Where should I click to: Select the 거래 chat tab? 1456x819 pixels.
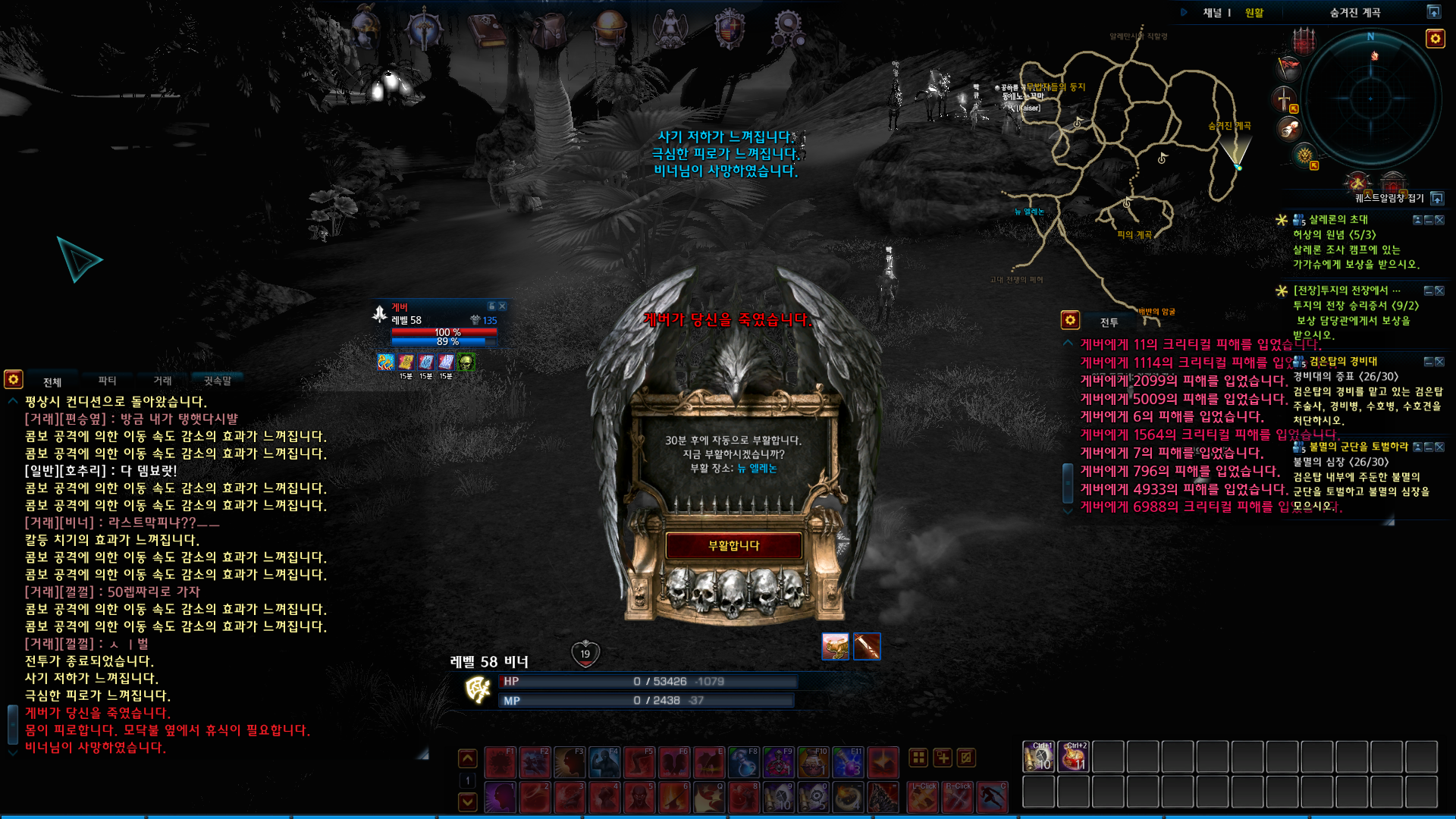[x=162, y=381]
